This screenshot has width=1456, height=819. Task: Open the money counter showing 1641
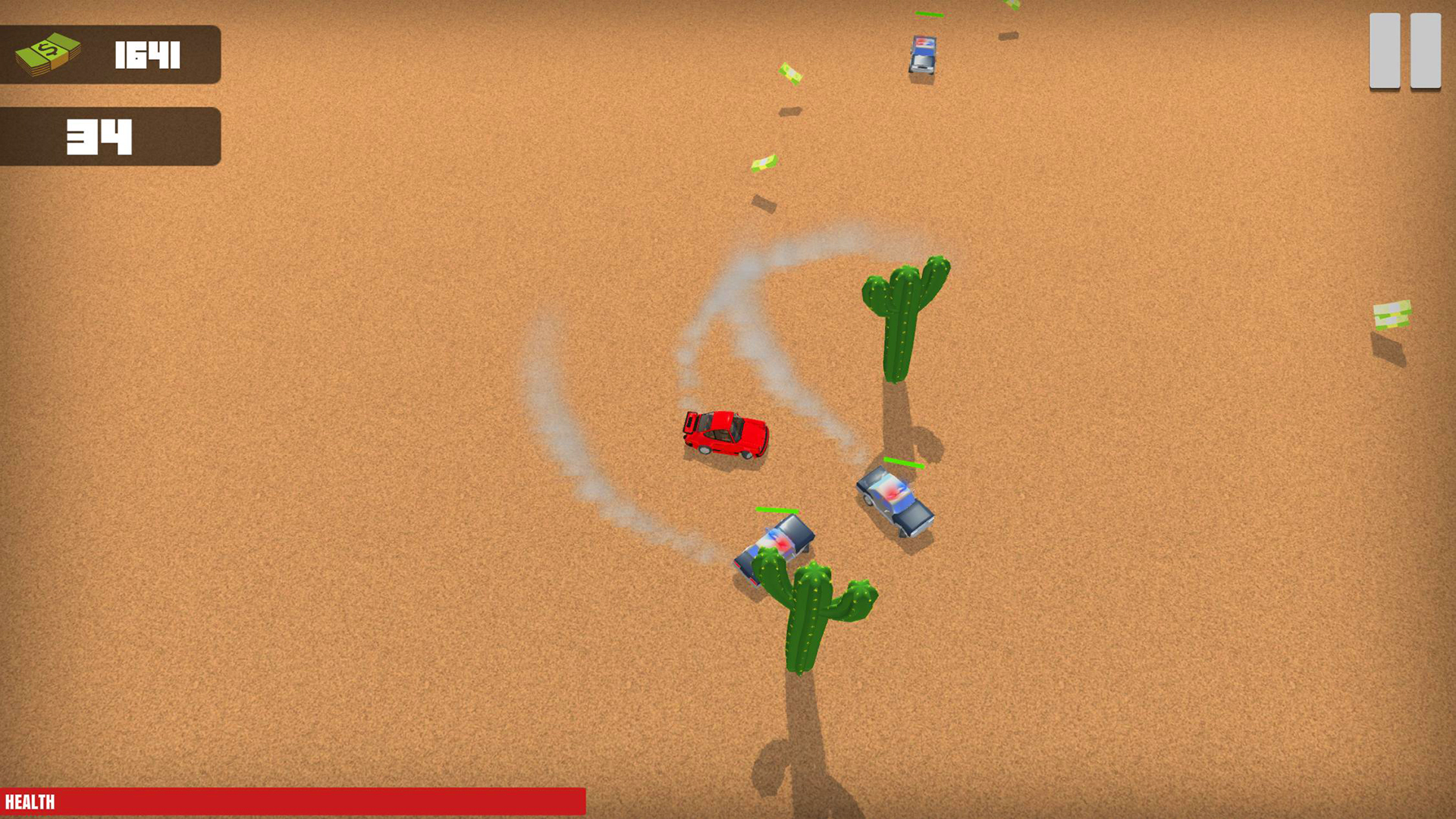[x=110, y=53]
